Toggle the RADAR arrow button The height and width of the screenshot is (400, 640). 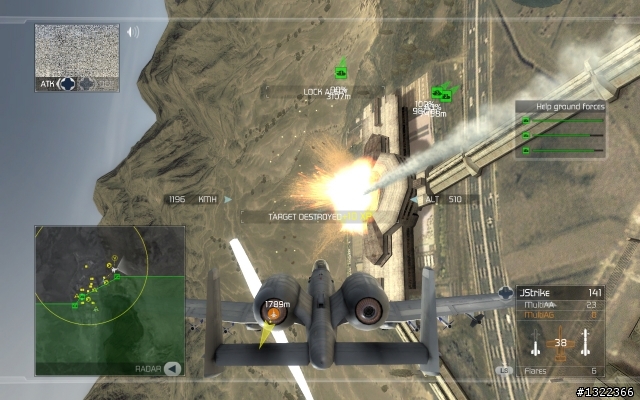pyautogui.click(x=173, y=368)
